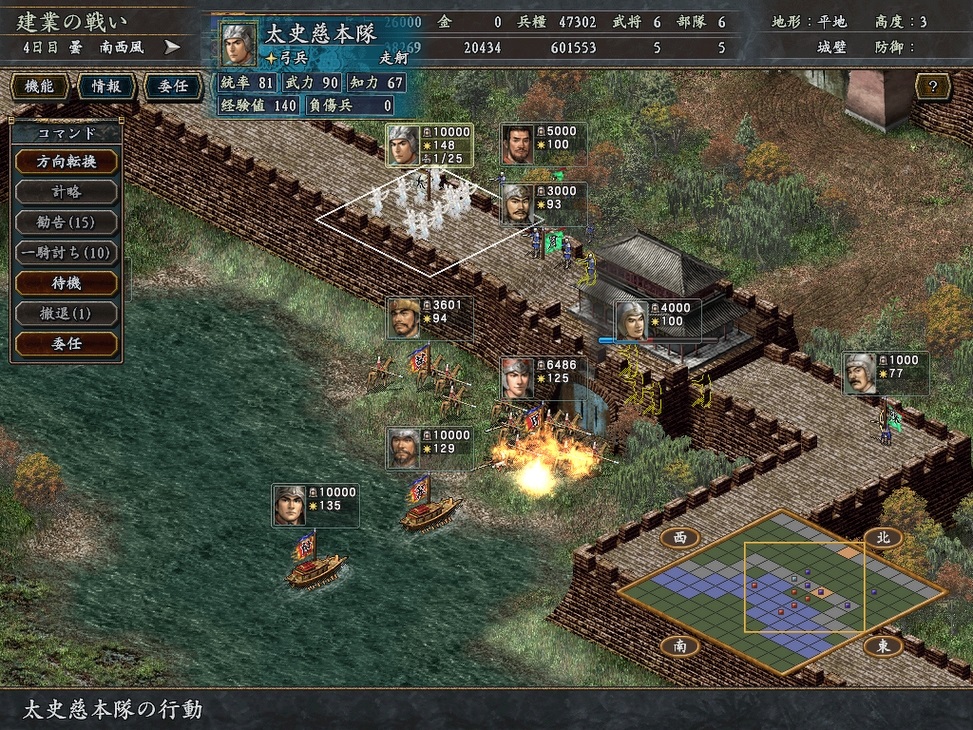Image resolution: width=973 pixels, height=730 pixels.
Task: Rotate the map toward 西 west
Action: 679,538
